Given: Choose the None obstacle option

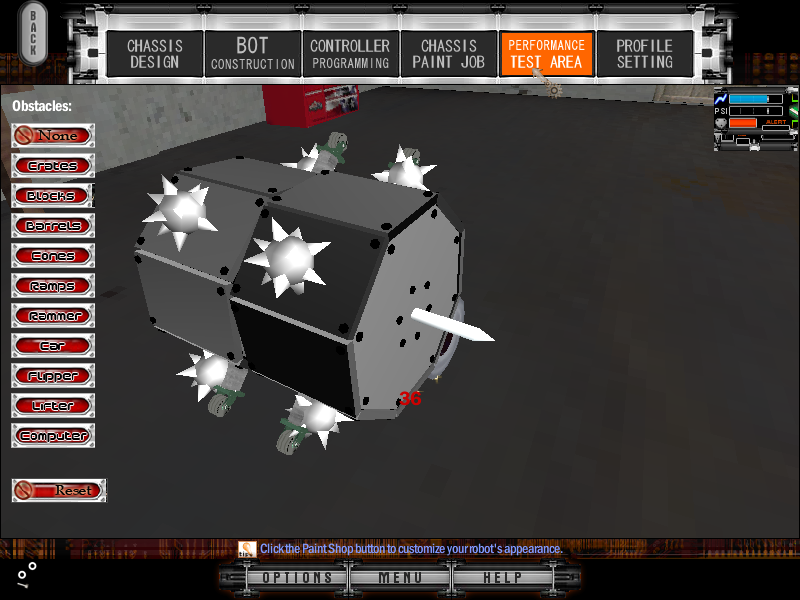Looking at the screenshot, I should pyautogui.click(x=53, y=135).
